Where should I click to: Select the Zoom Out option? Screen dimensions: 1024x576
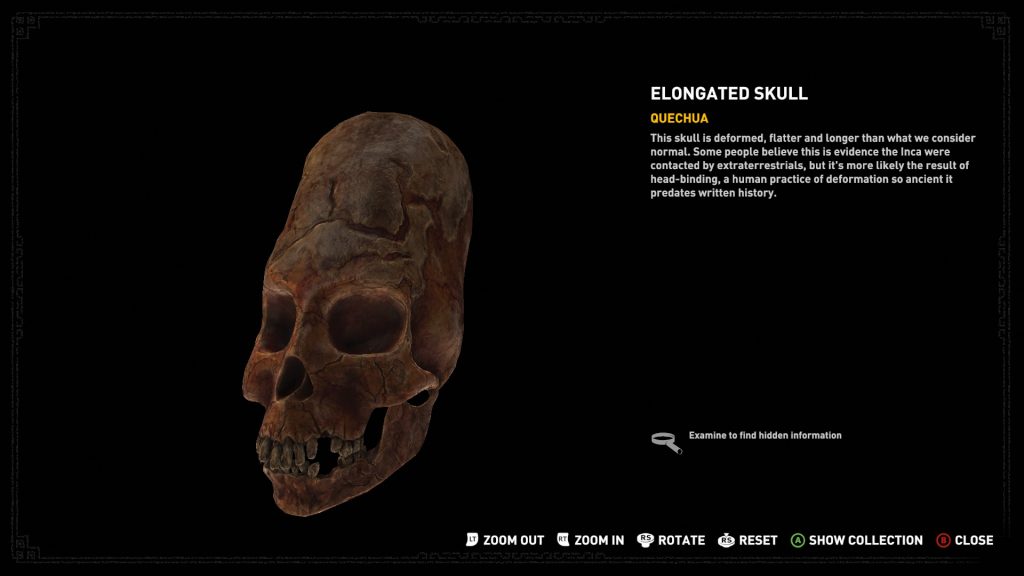point(505,540)
